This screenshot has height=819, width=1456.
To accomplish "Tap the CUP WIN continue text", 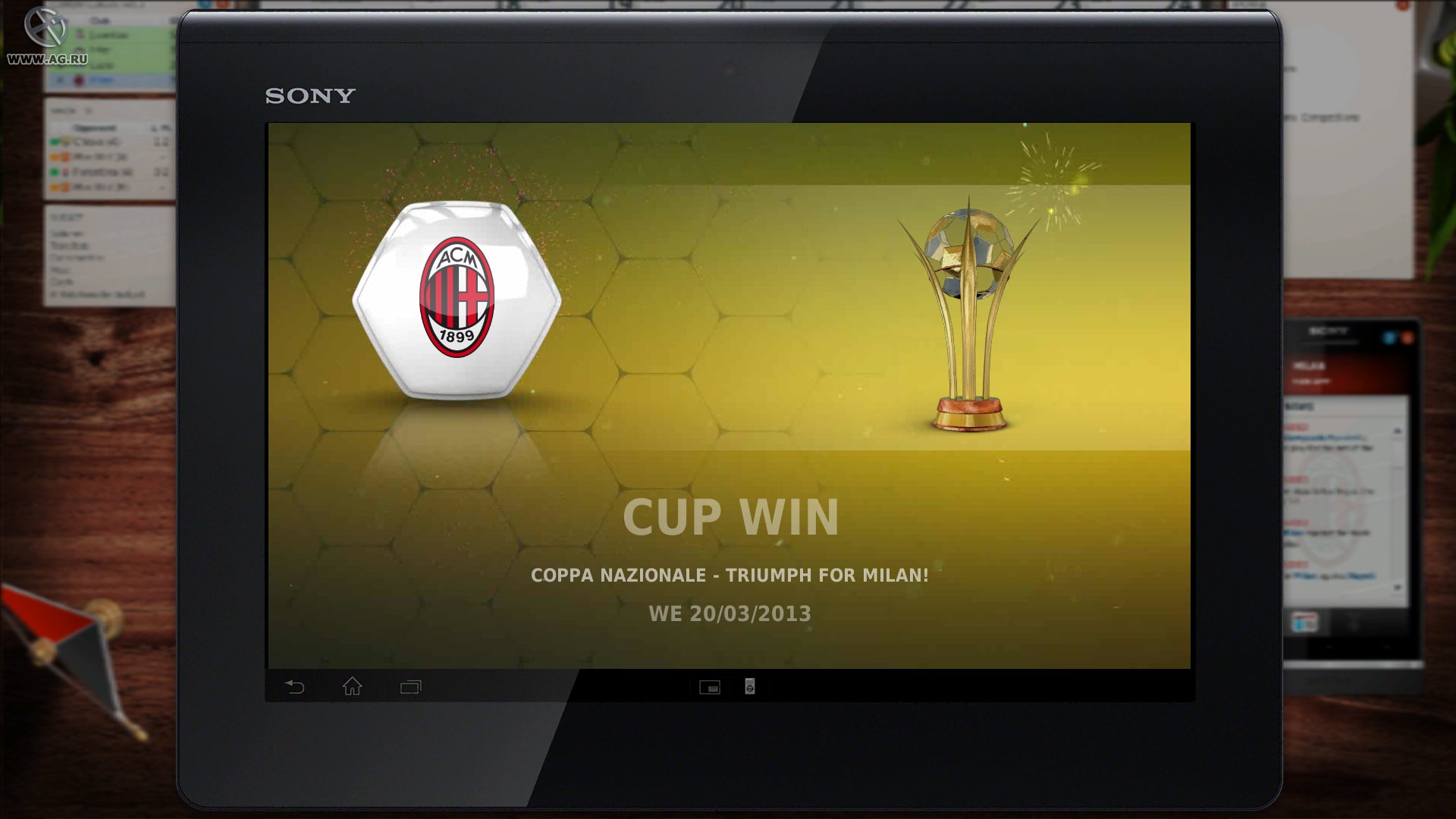I will click(730, 518).
